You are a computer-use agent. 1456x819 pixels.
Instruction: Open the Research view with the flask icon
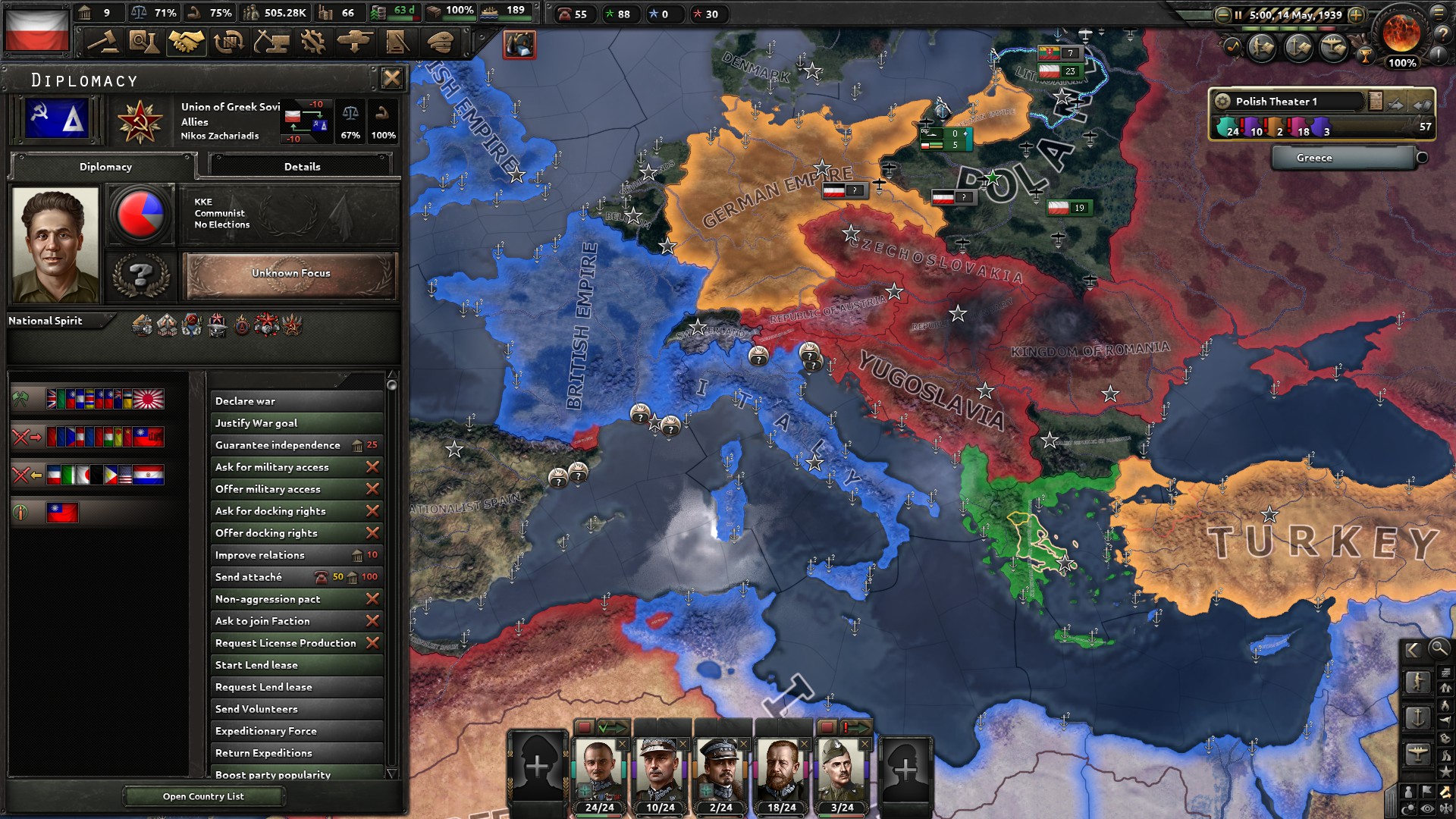145,42
